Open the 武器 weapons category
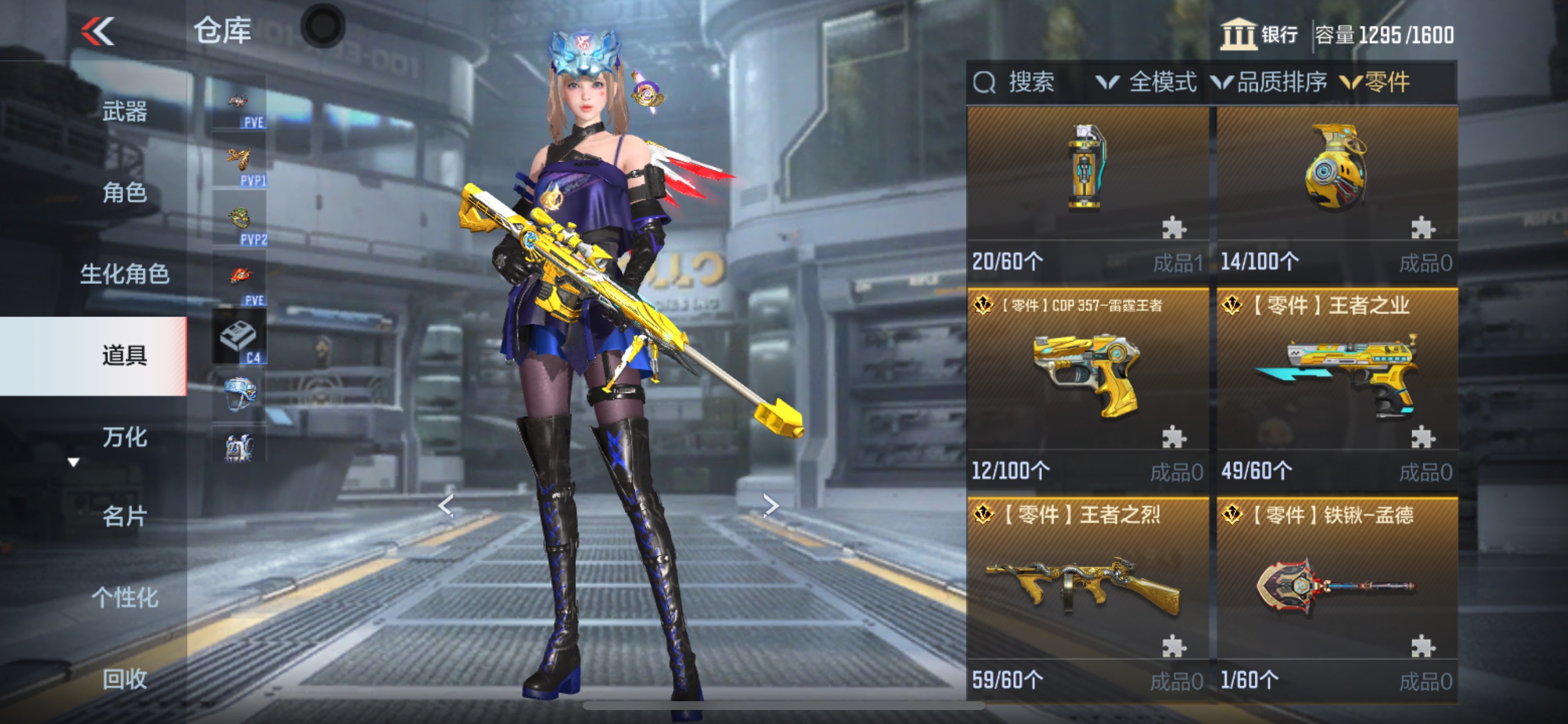Viewport: 1568px width, 724px height. pos(124,112)
